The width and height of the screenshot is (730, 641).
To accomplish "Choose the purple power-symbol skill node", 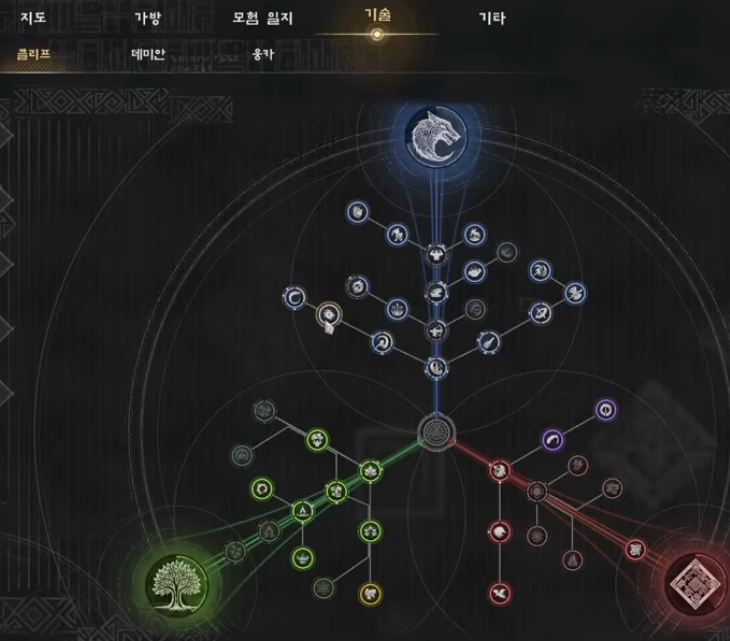I will (x=605, y=410).
